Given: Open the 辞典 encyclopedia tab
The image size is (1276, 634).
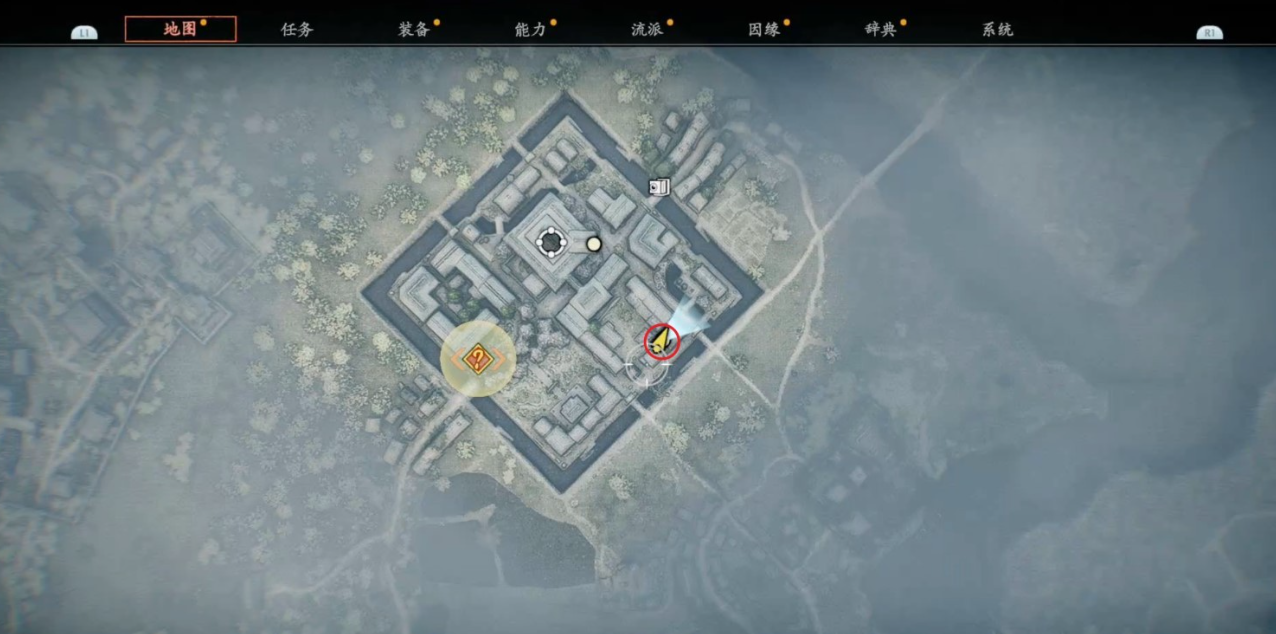Looking at the screenshot, I should [881, 29].
